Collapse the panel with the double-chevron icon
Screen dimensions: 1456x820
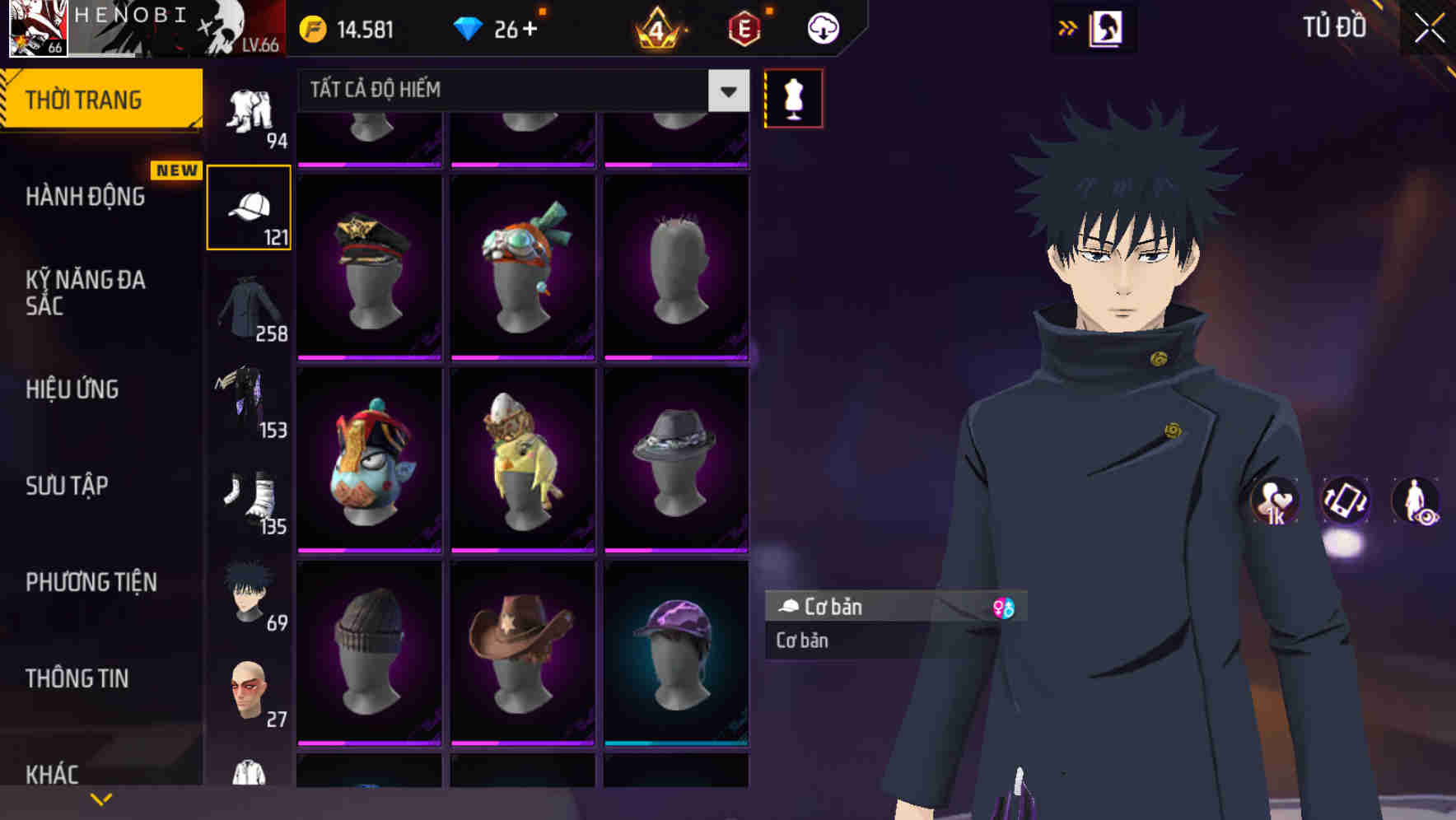(x=1068, y=27)
